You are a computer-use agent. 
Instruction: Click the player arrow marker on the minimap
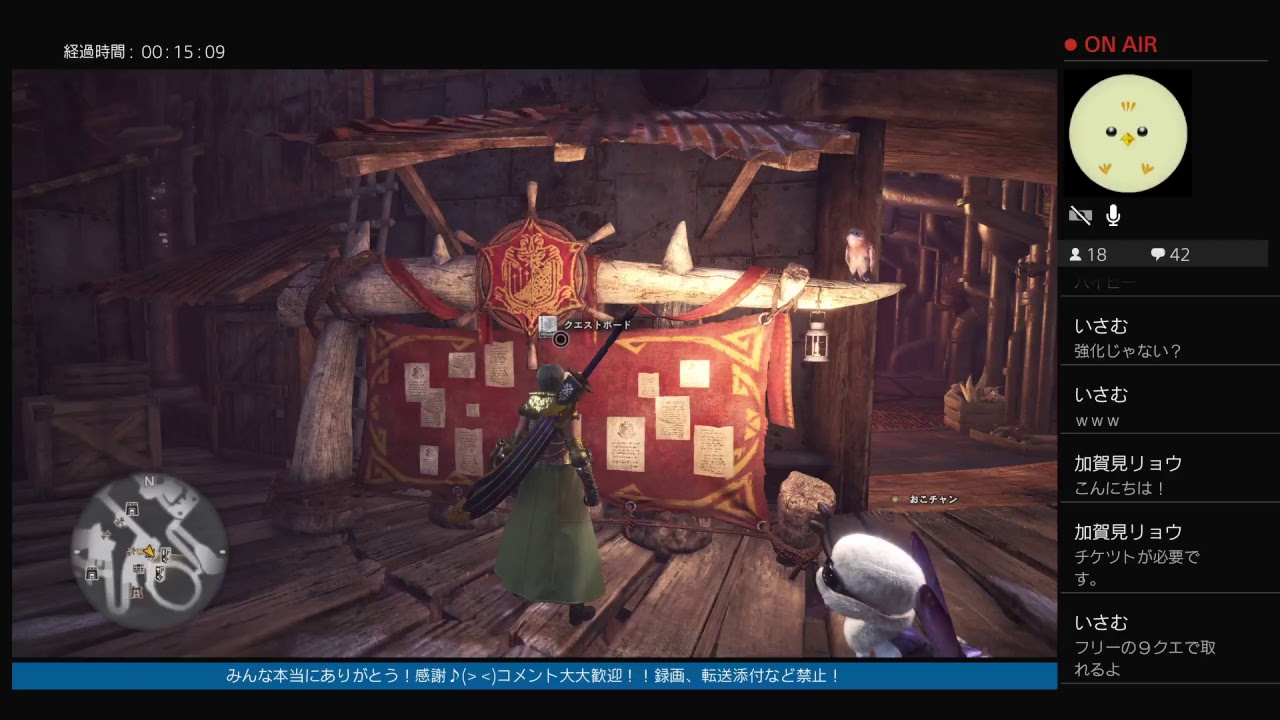(x=150, y=551)
